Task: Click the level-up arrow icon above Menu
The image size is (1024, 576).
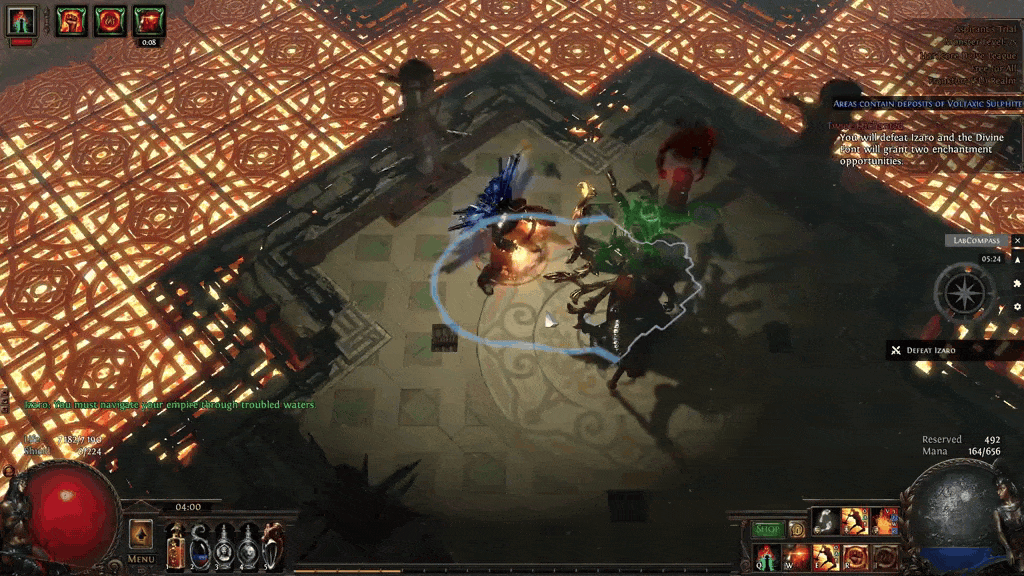Action: (x=141, y=532)
